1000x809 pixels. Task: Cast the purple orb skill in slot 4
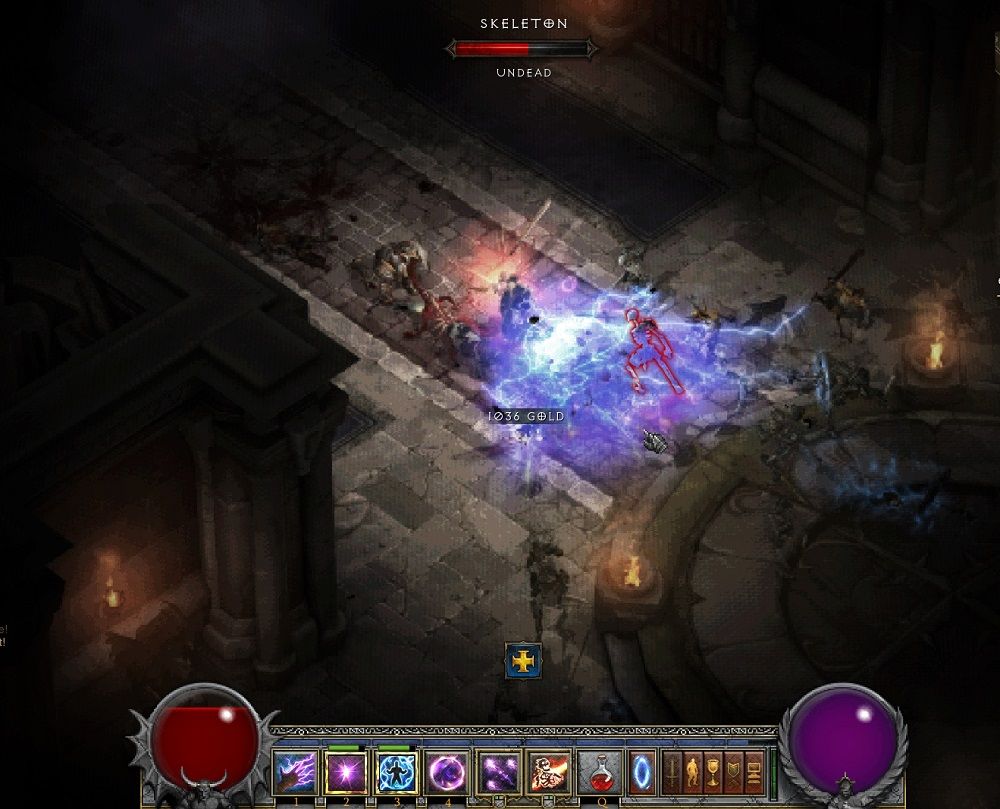[447, 773]
